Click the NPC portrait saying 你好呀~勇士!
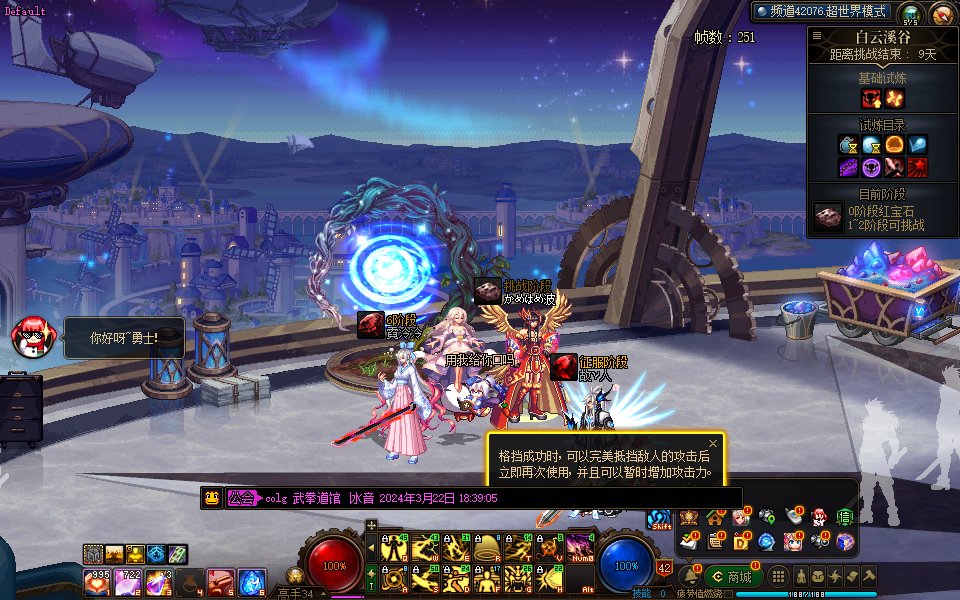This screenshot has width=960, height=600. tap(31, 337)
